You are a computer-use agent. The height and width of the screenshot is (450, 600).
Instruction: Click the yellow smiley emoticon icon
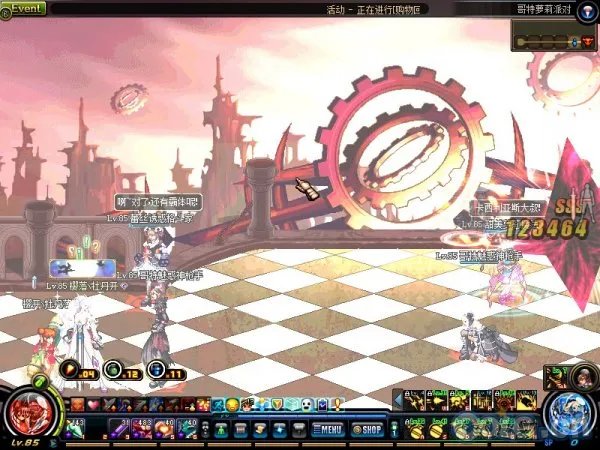(x=232, y=404)
